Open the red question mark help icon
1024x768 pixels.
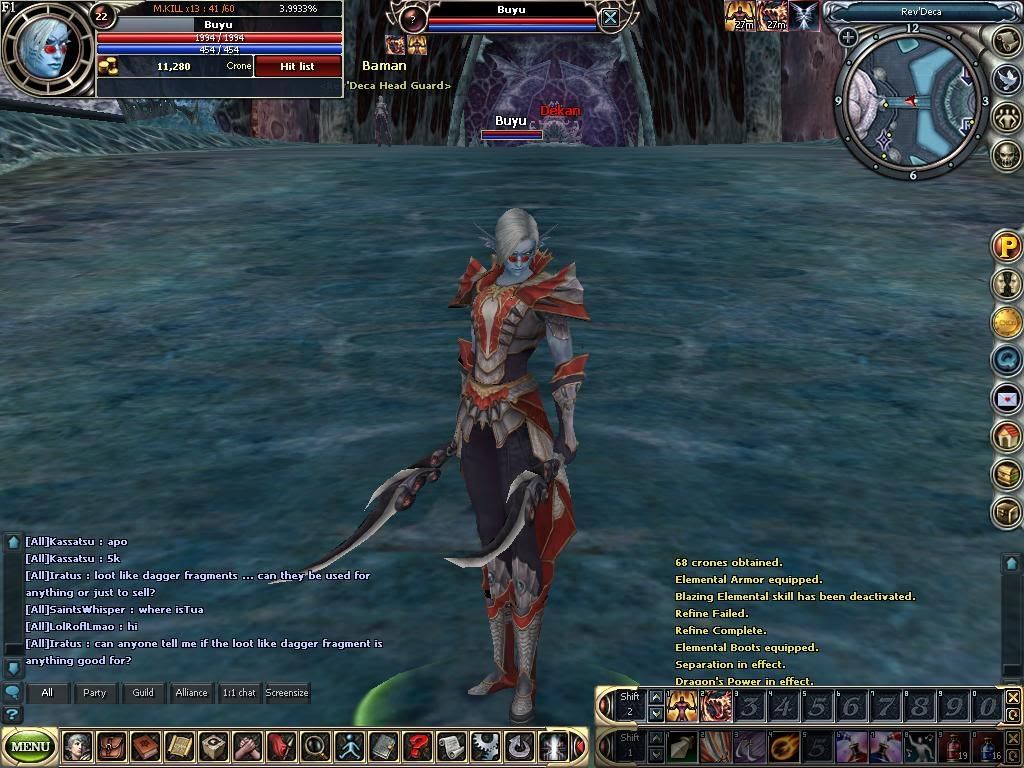pos(417,746)
